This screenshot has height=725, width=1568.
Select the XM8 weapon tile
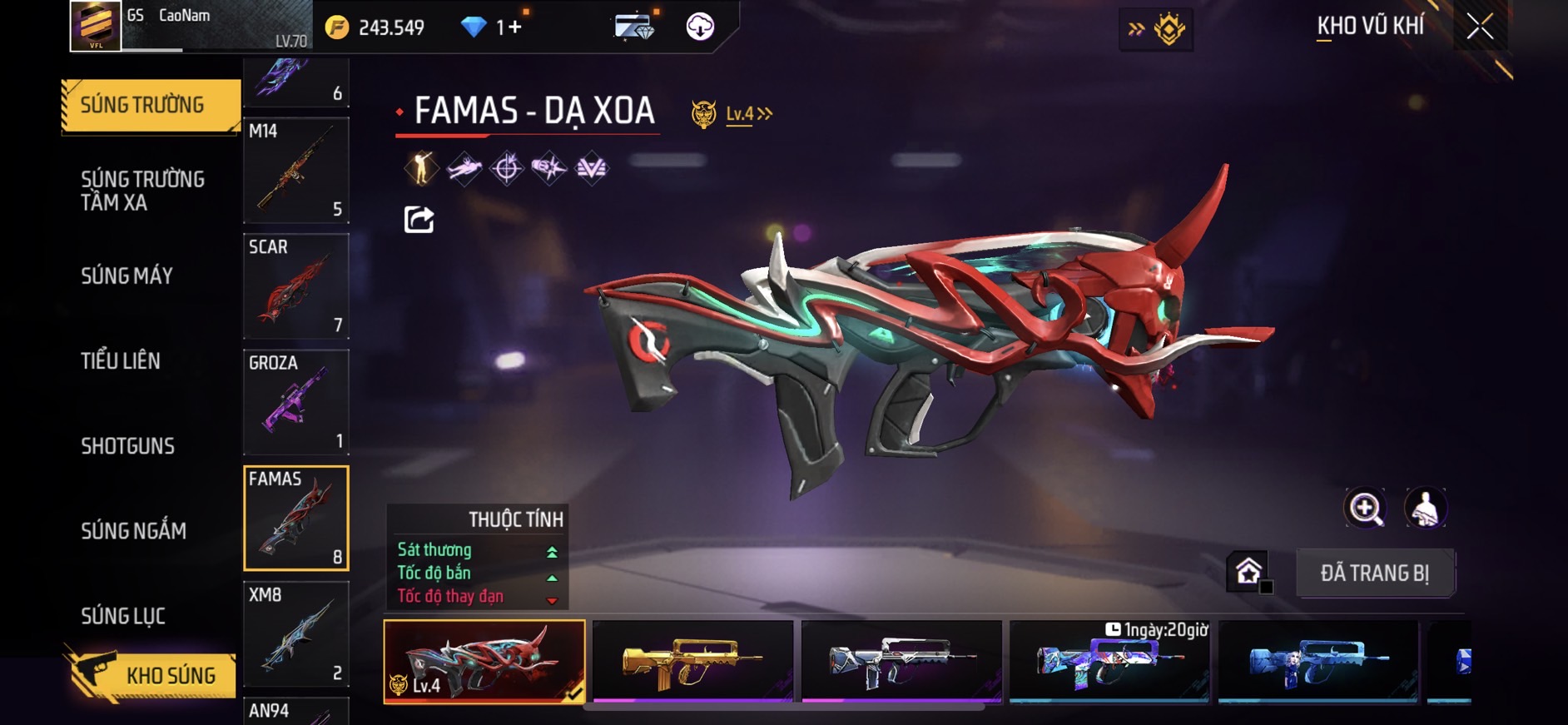(296, 634)
